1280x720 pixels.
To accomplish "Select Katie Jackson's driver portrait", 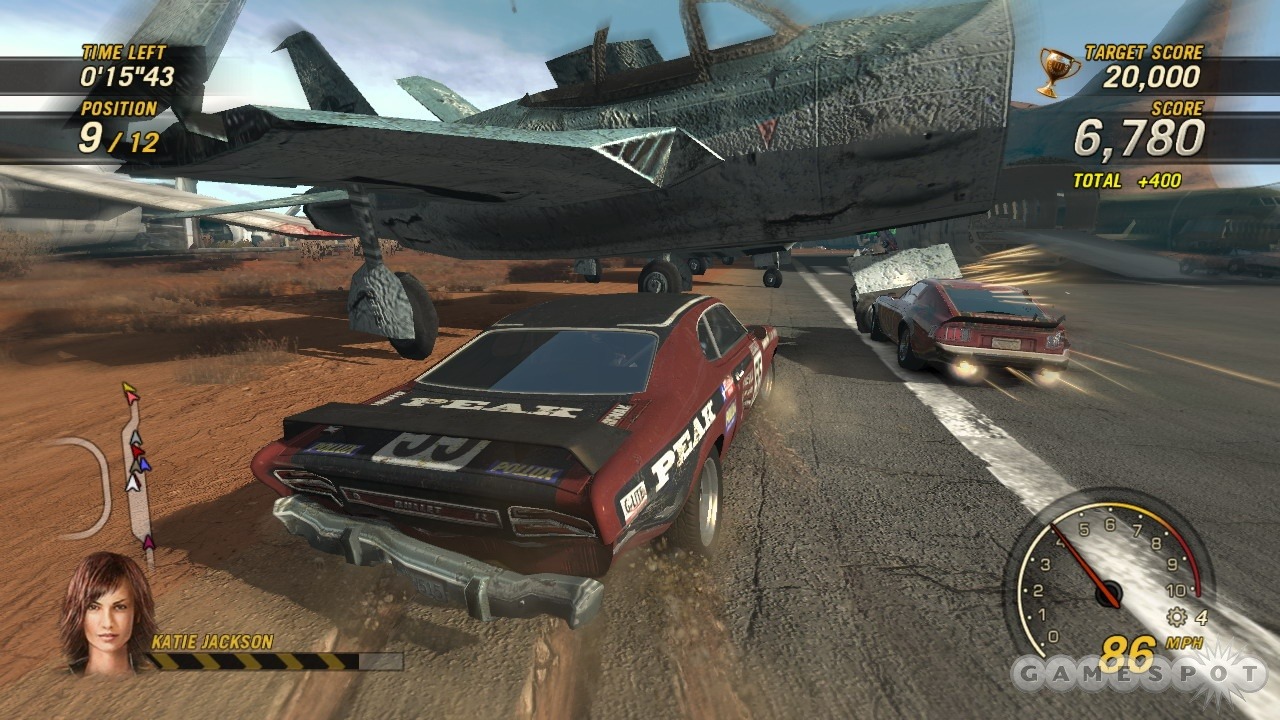I will (107, 612).
